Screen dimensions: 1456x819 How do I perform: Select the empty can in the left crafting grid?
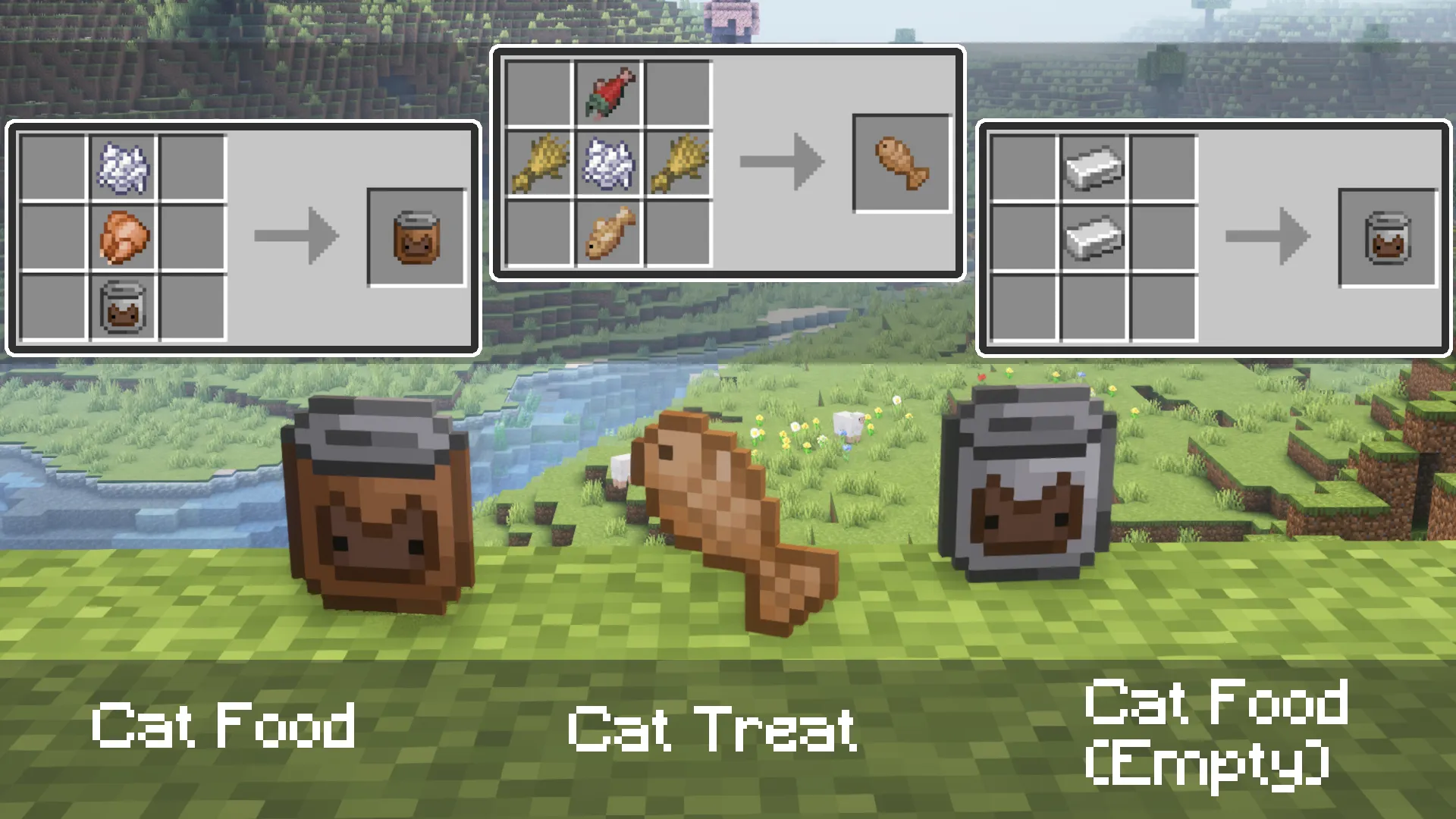coord(121,307)
